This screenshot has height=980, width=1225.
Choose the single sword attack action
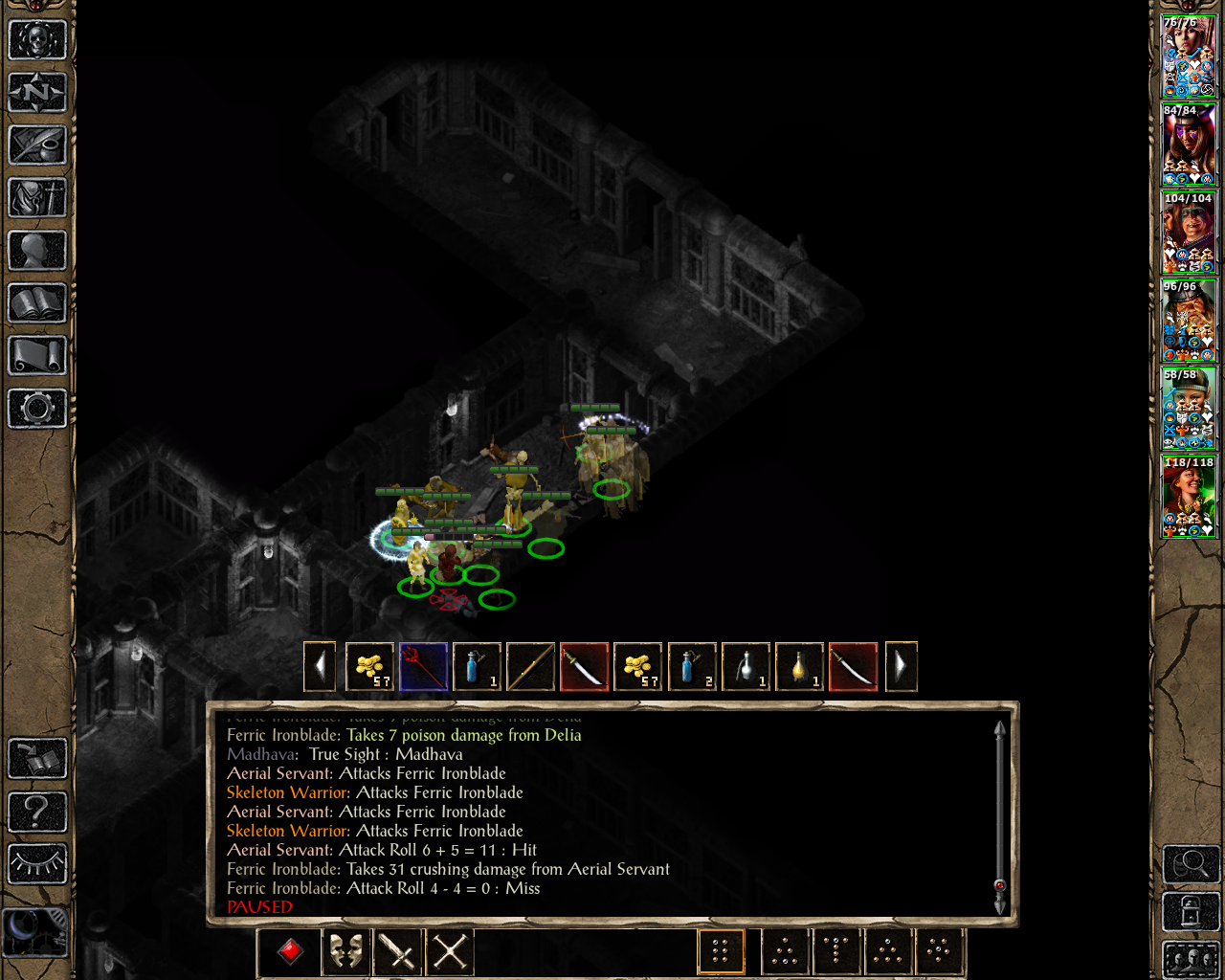[x=397, y=951]
